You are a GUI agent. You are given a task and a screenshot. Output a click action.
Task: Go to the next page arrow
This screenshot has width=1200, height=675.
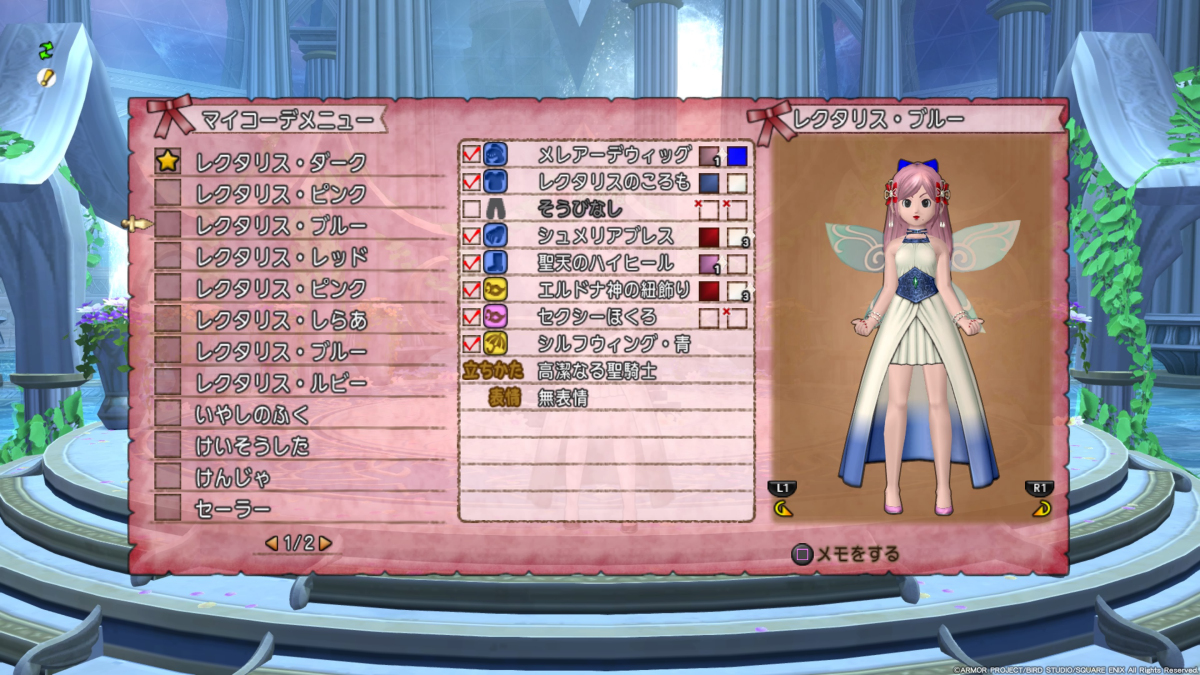(325, 543)
